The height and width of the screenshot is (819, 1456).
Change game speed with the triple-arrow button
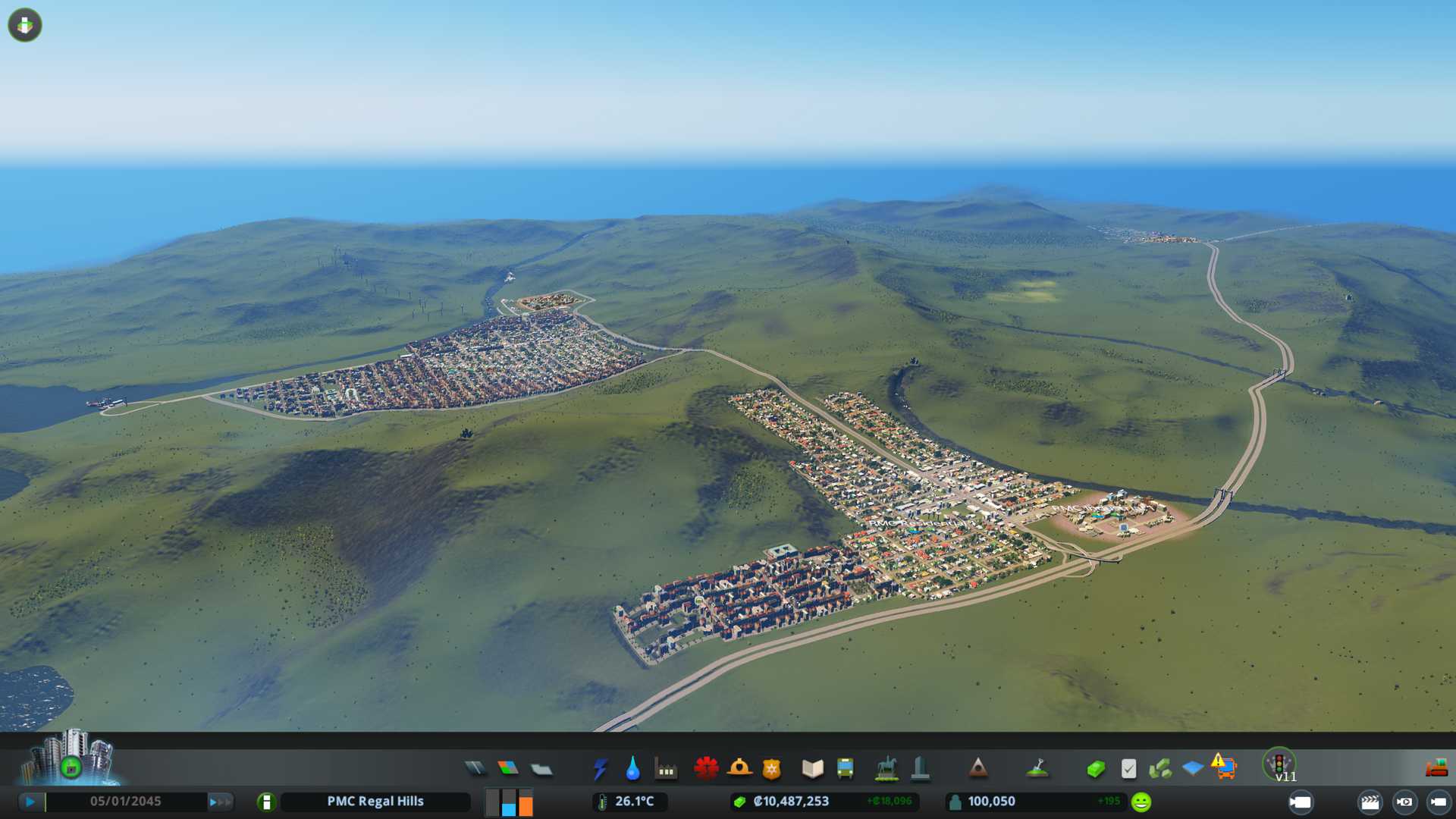point(220,802)
